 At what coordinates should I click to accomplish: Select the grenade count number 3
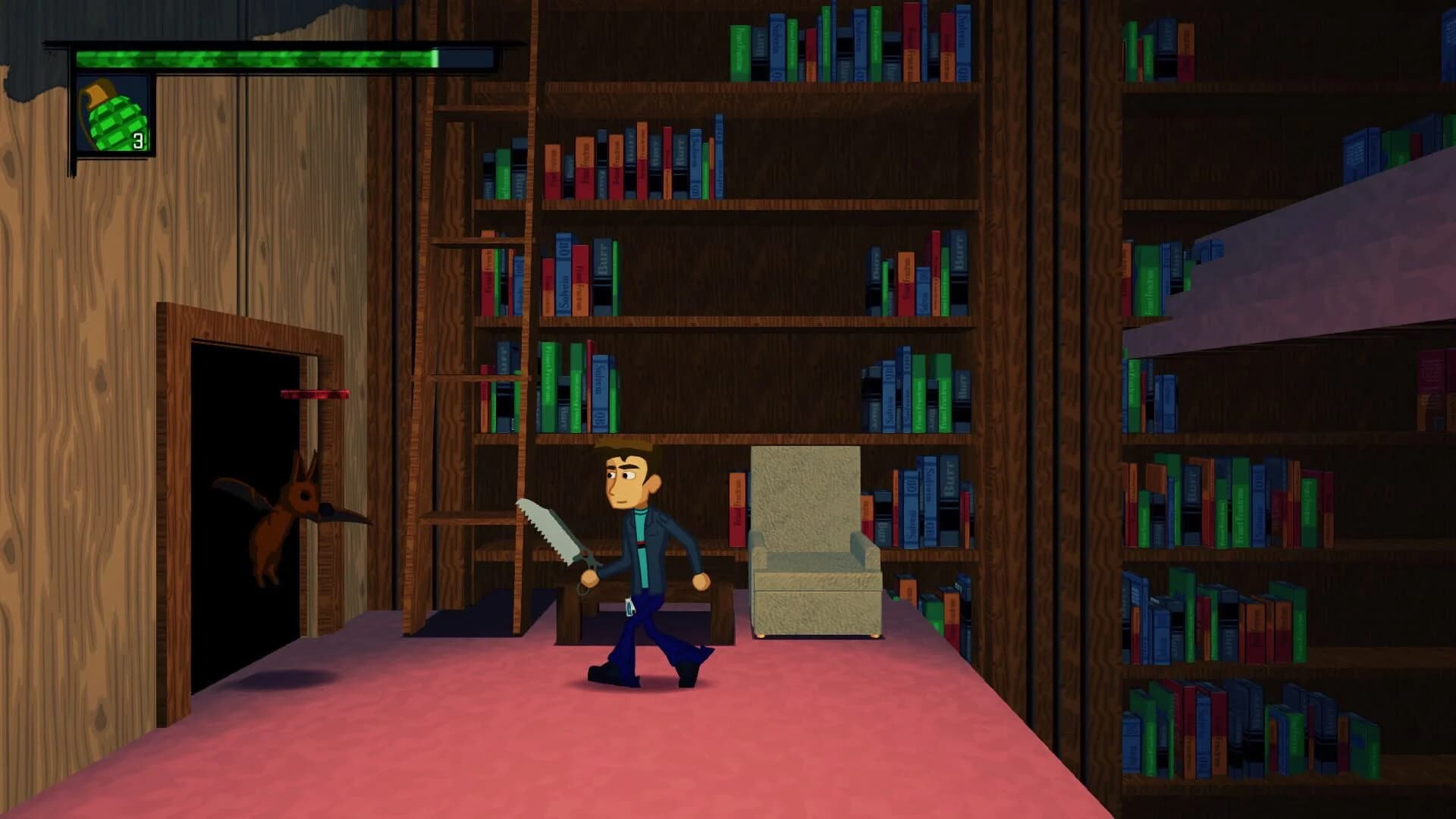coord(139,140)
